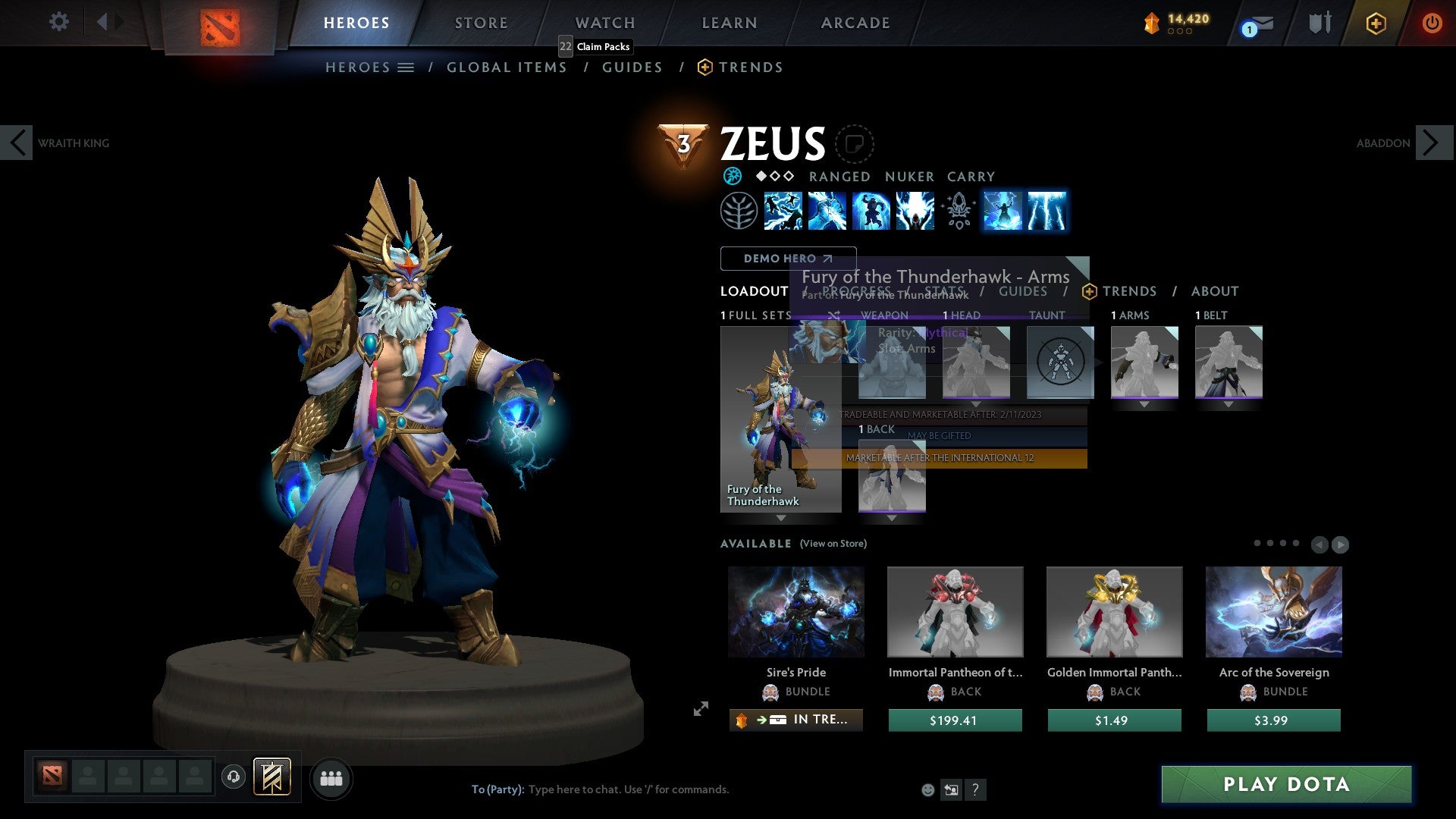Open the emoticon smiley icon near chat box
This screenshot has height=819, width=1456.
coord(927,789)
